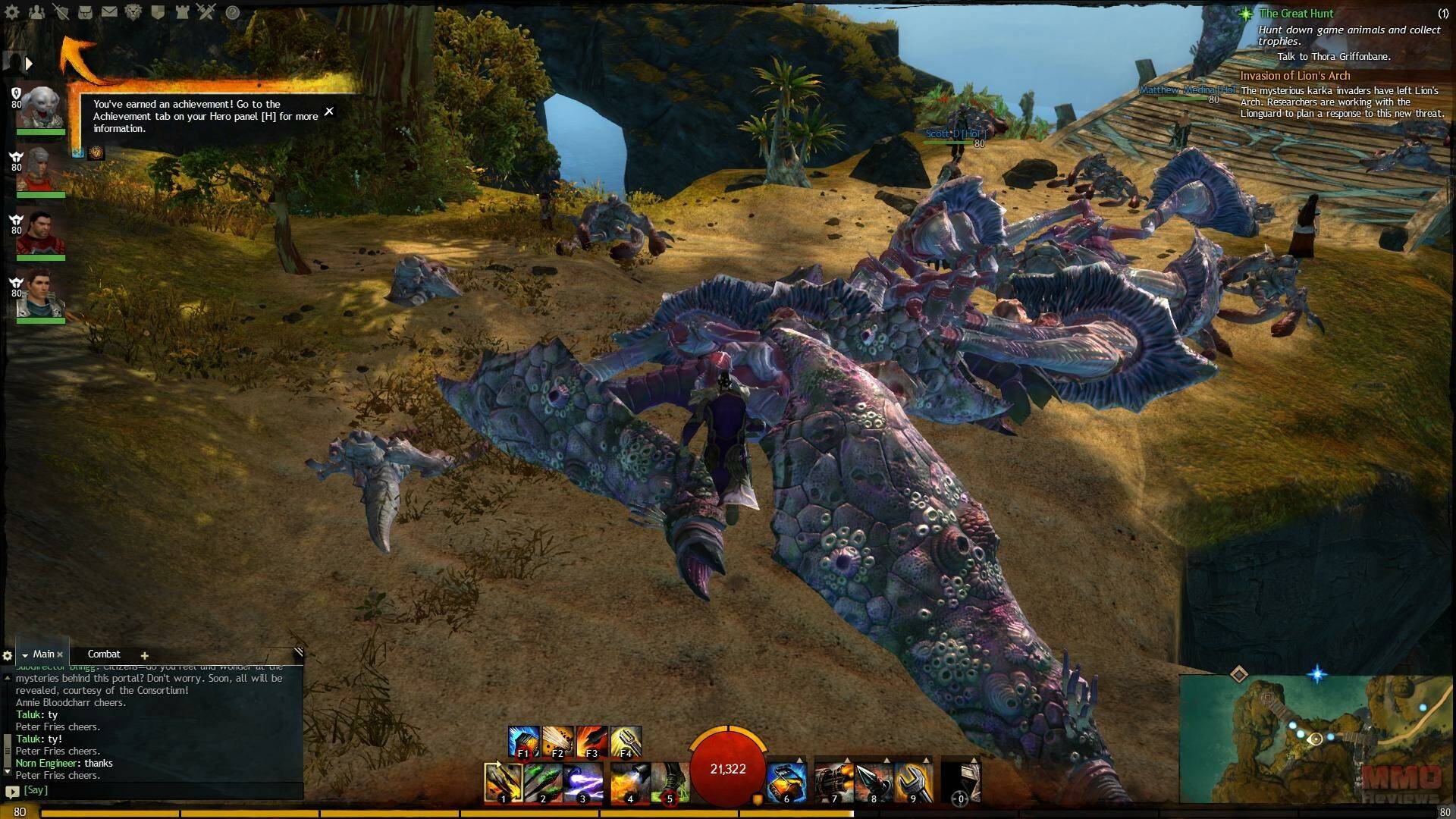Open the crossed swords PvP icon
The height and width of the screenshot is (819, 1456).
click(x=206, y=12)
